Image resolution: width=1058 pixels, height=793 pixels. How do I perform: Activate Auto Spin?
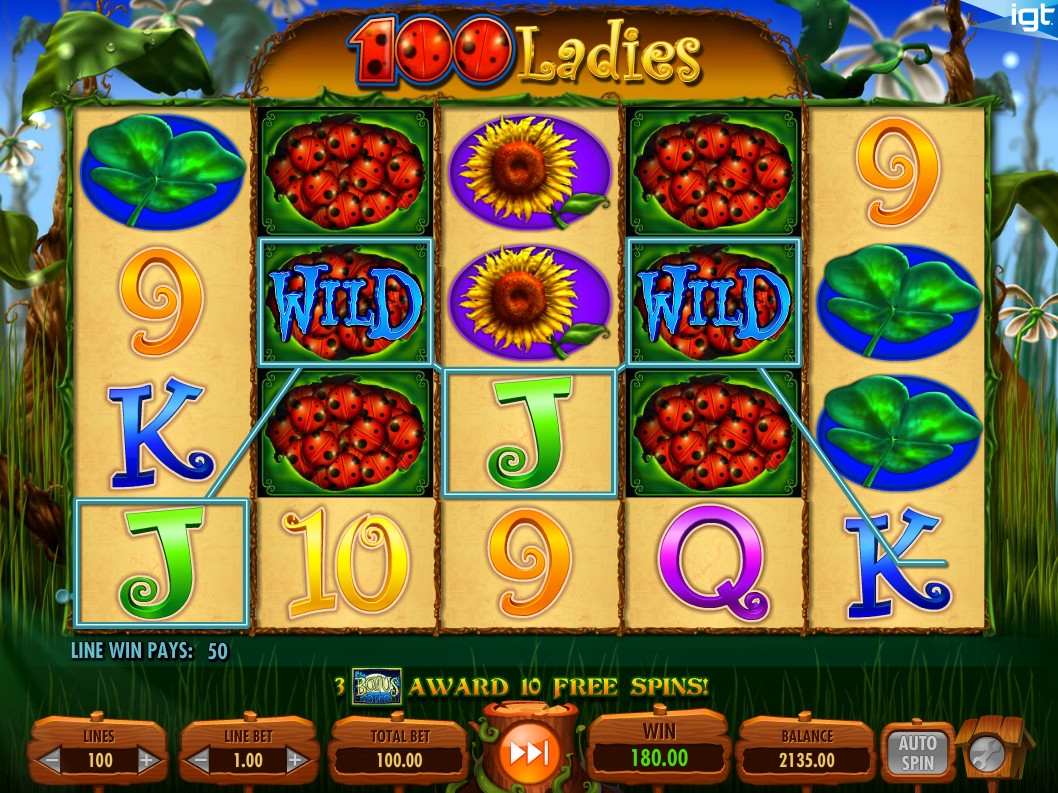pos(916,753)
